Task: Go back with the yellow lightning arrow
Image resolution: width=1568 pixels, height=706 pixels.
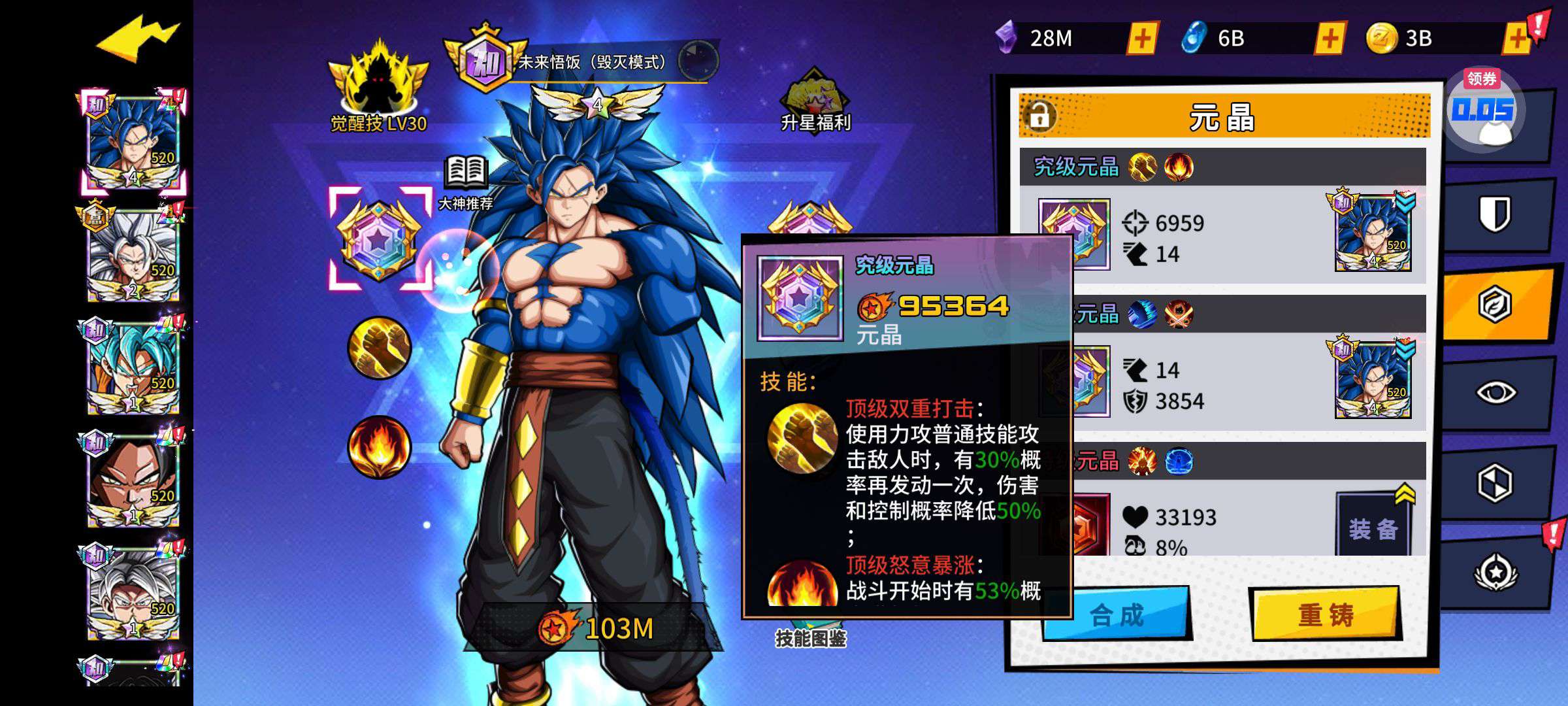Action: point(137,39)
